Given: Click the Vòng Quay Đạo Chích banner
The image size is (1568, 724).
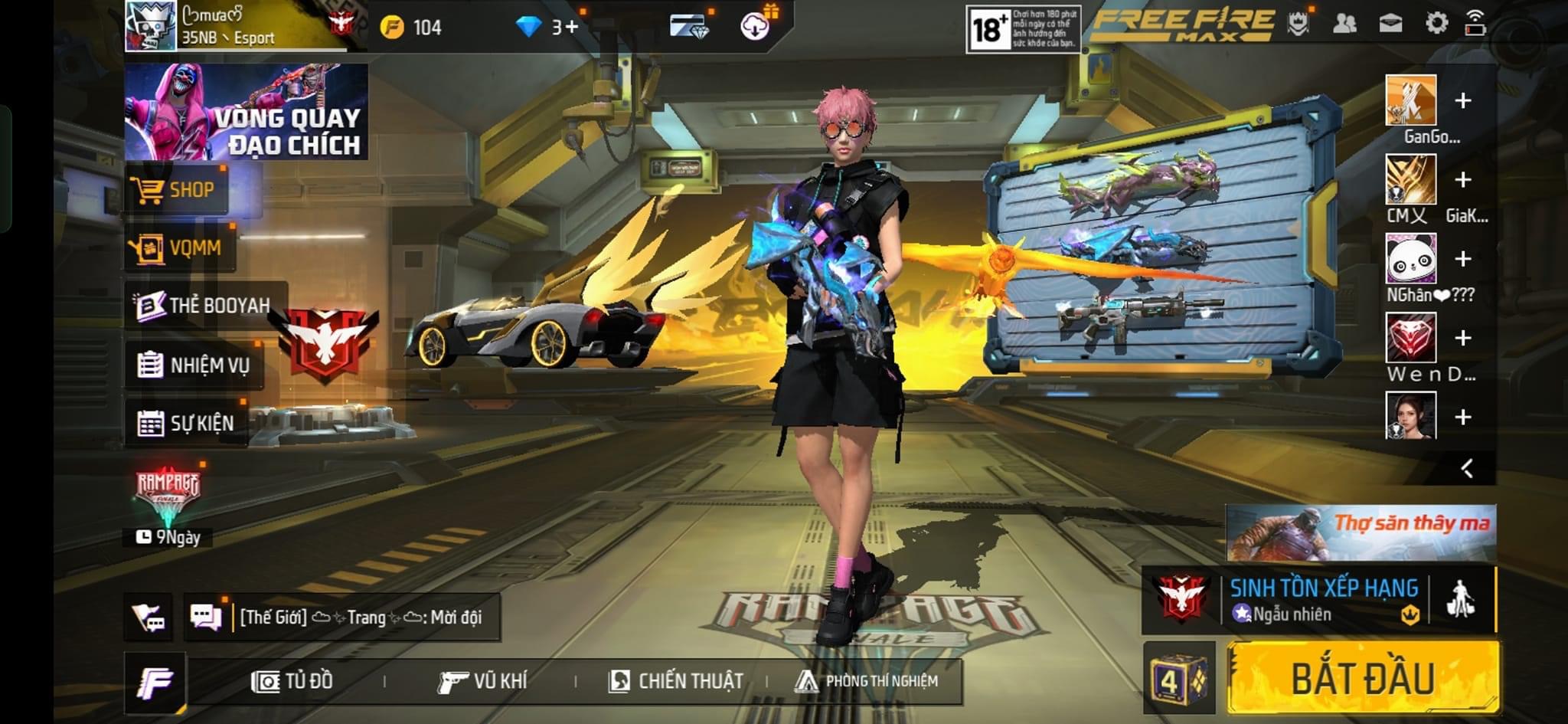Looking at the screenshot, I should pos(246,112).
